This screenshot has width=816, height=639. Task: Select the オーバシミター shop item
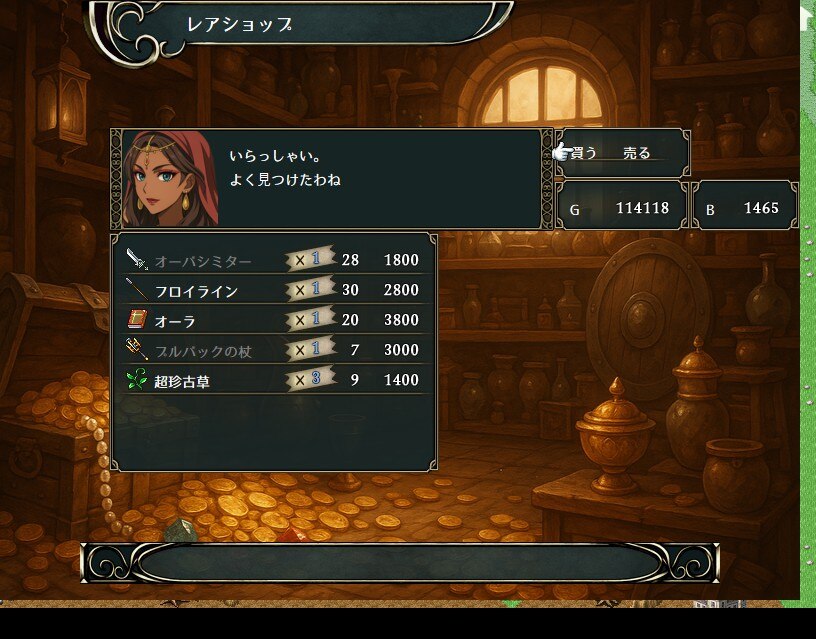click(273, 261)
